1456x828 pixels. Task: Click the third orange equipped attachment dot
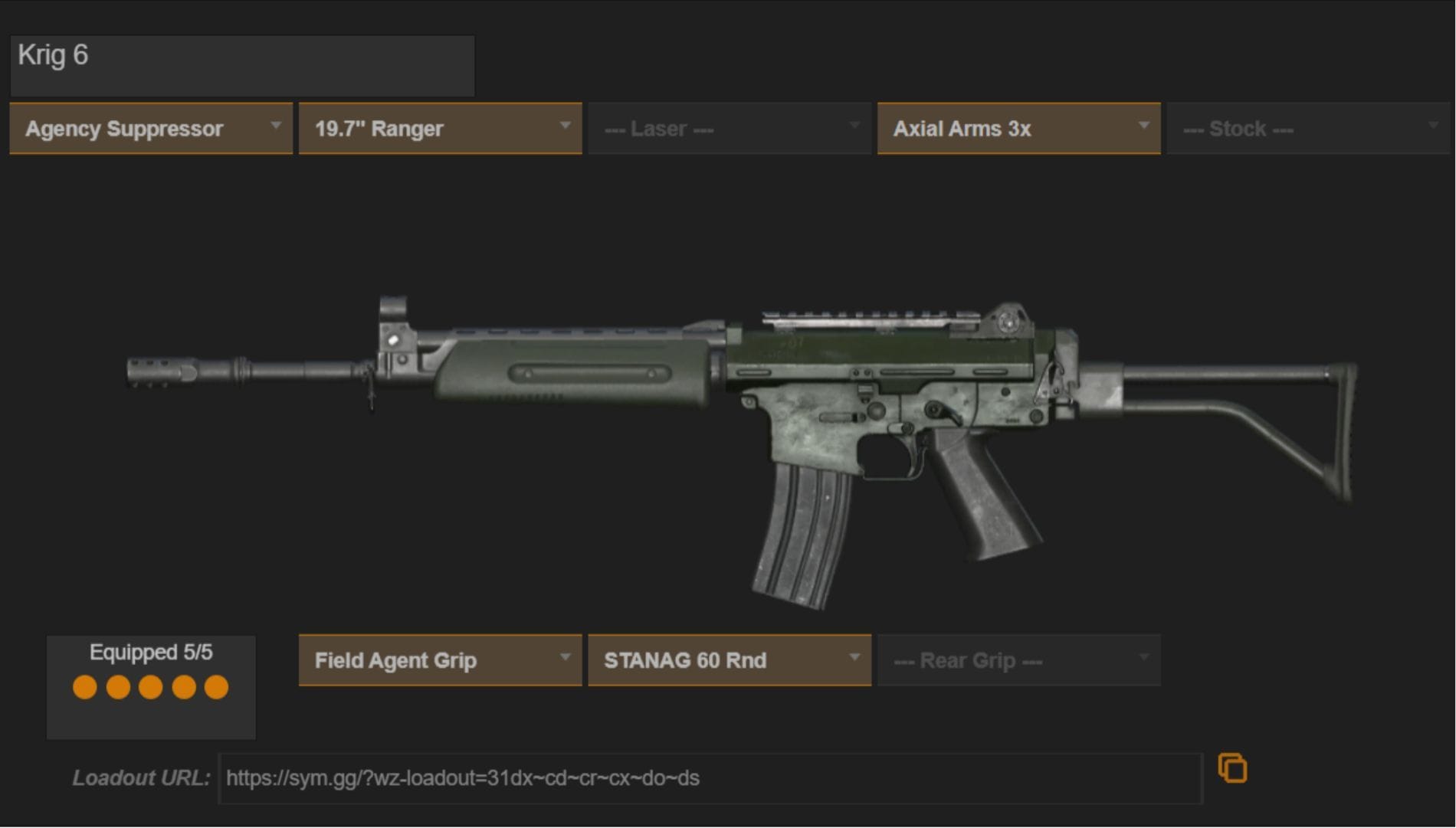click(x=151, y=687)
